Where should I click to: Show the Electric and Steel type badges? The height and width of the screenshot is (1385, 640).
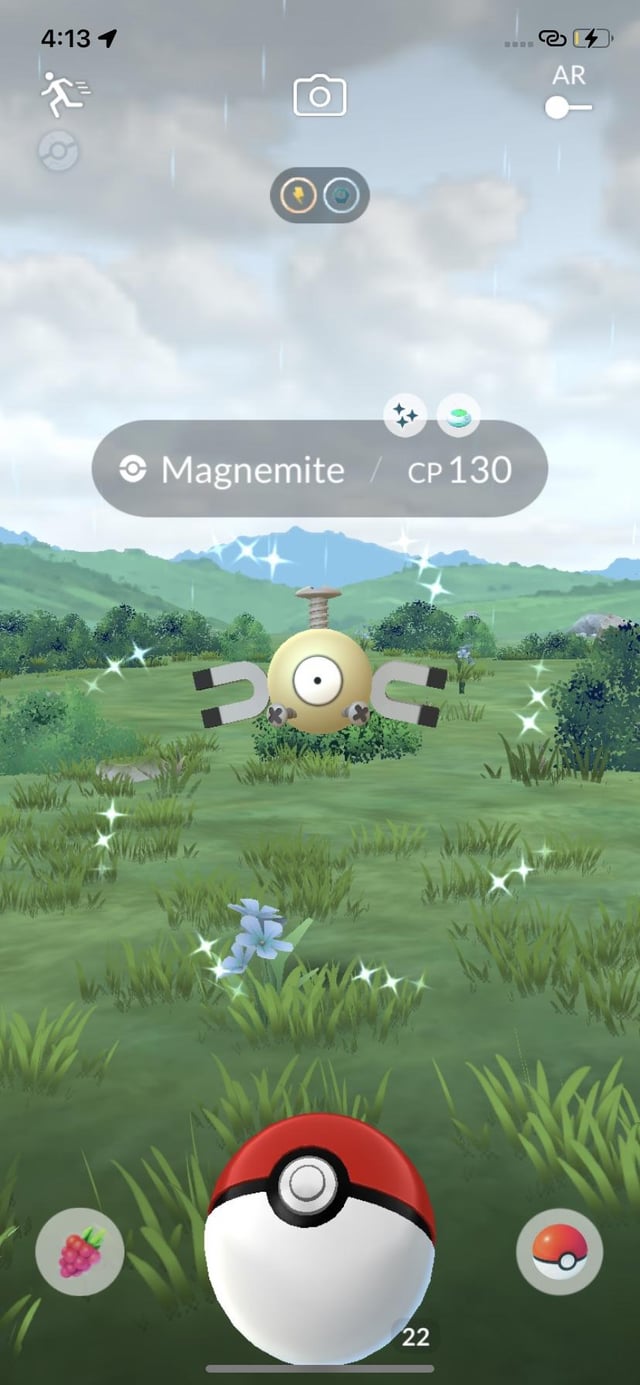pos(320,195)
